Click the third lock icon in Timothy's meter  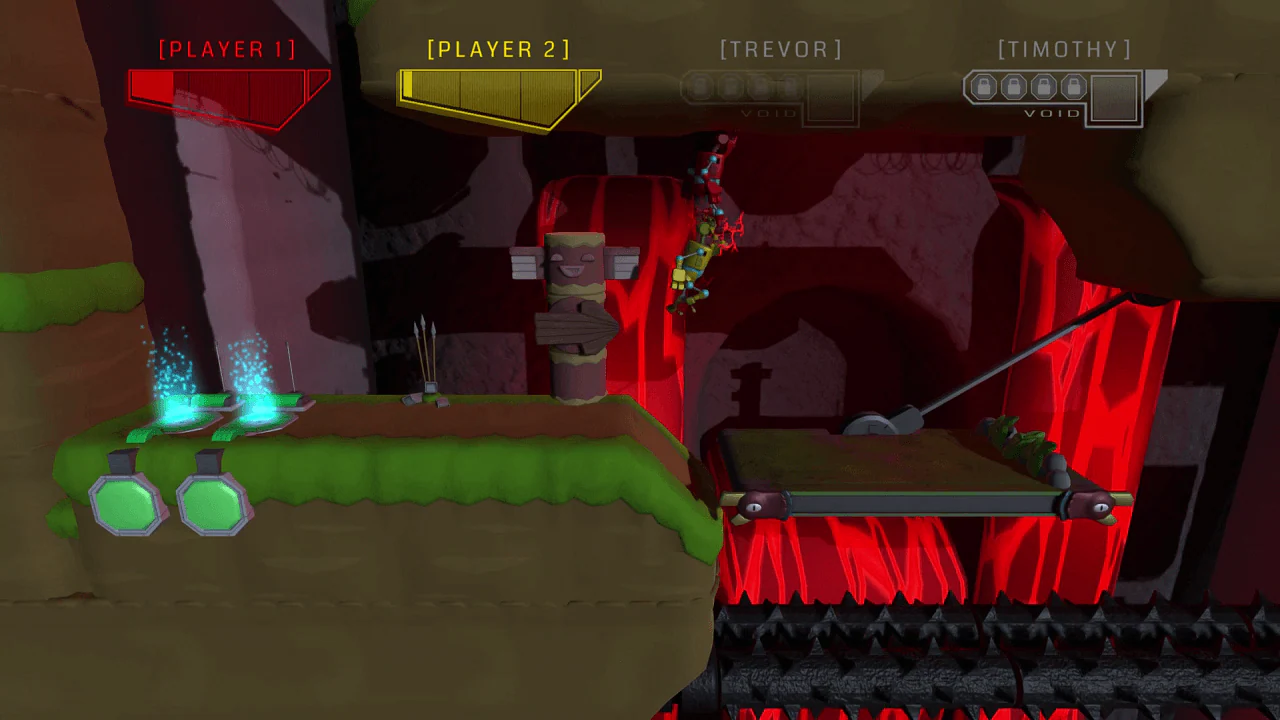tap(1042, 86)
